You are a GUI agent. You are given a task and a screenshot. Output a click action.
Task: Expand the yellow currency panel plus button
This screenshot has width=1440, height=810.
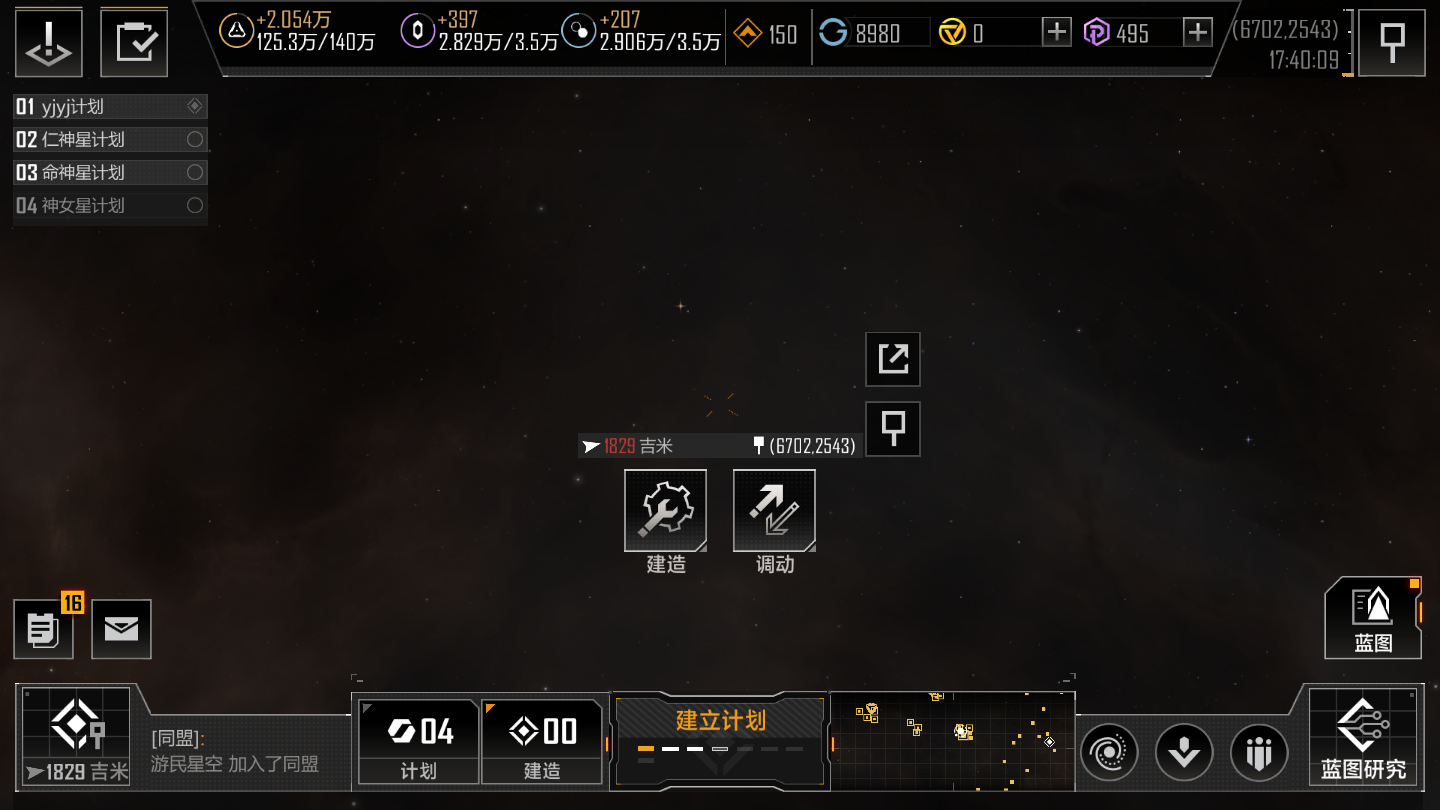[x=1055, y=32]
